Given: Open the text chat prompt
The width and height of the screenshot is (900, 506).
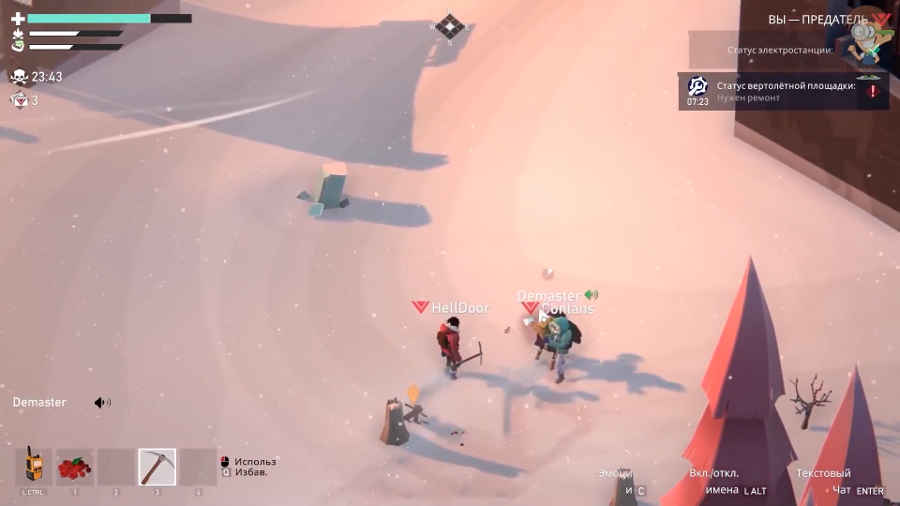Looking at the screenshot, I should (838, 481).
